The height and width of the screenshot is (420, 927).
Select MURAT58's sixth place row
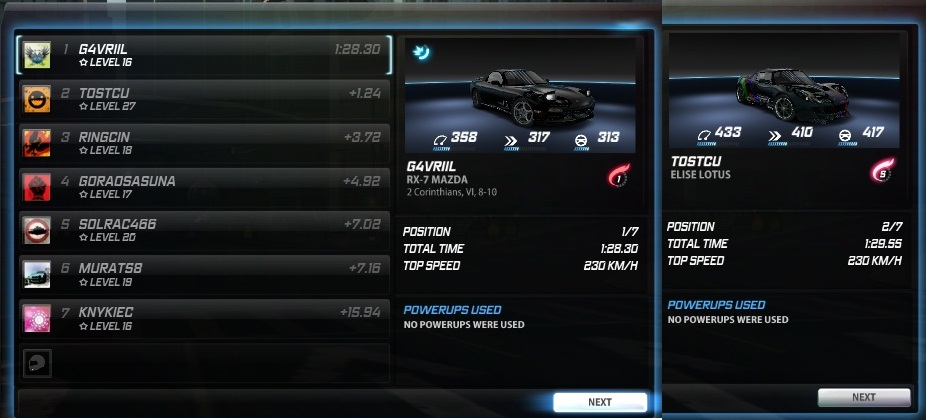tap(205, 274)
